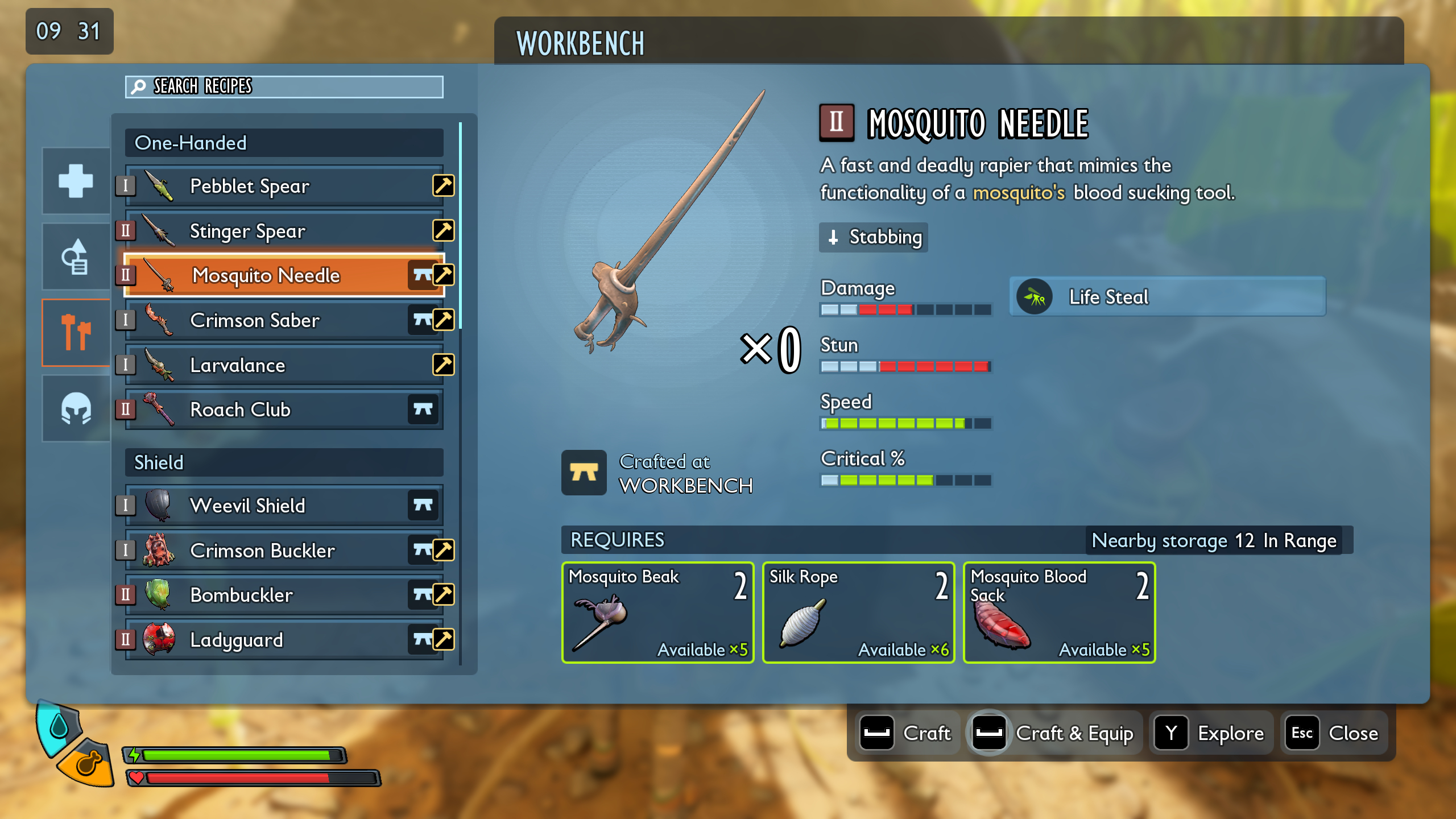
Task: Switch to the healing plus-sign category tab
Action: tap(75, 181)
